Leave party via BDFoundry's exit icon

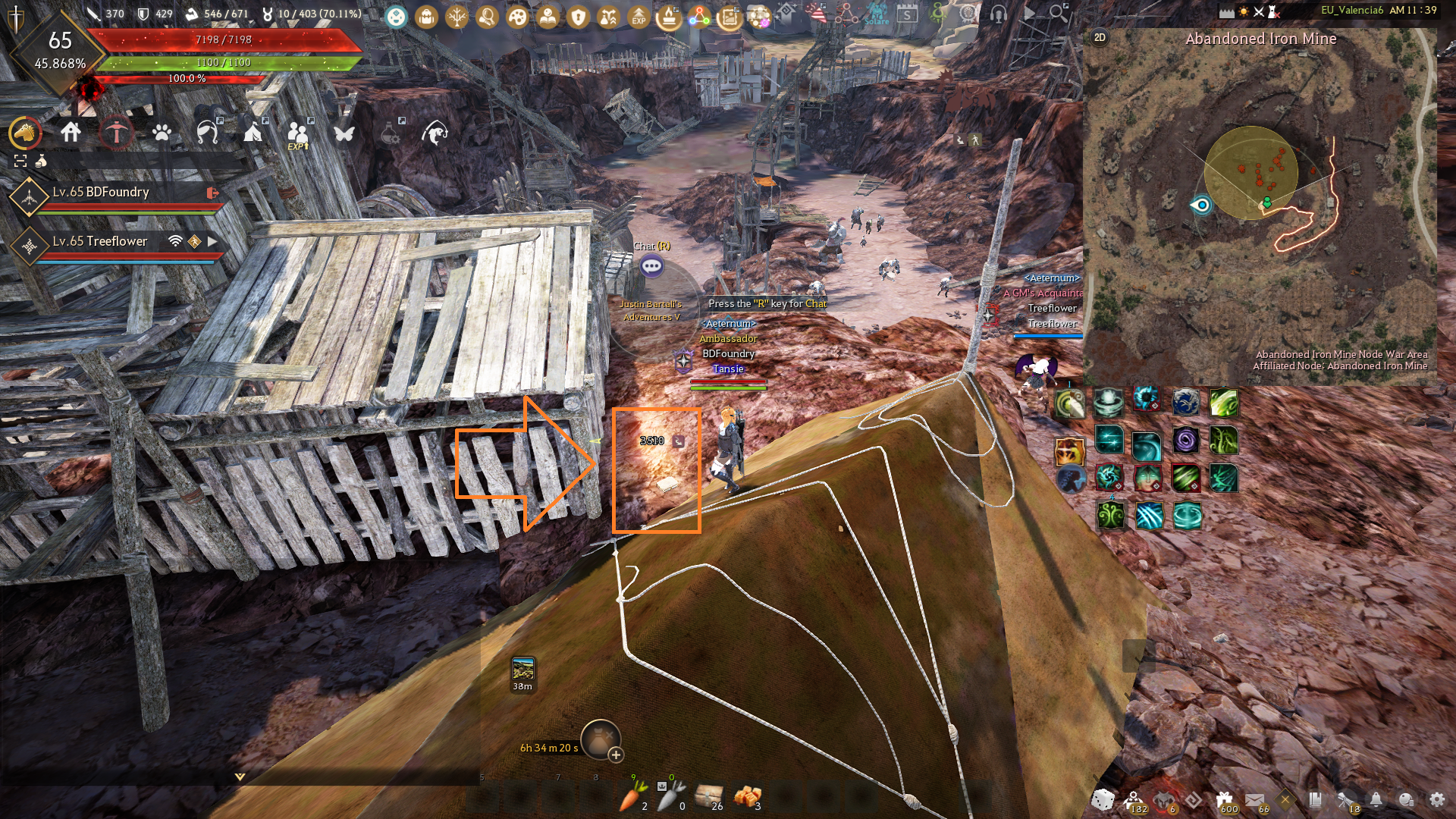[212, 193]
